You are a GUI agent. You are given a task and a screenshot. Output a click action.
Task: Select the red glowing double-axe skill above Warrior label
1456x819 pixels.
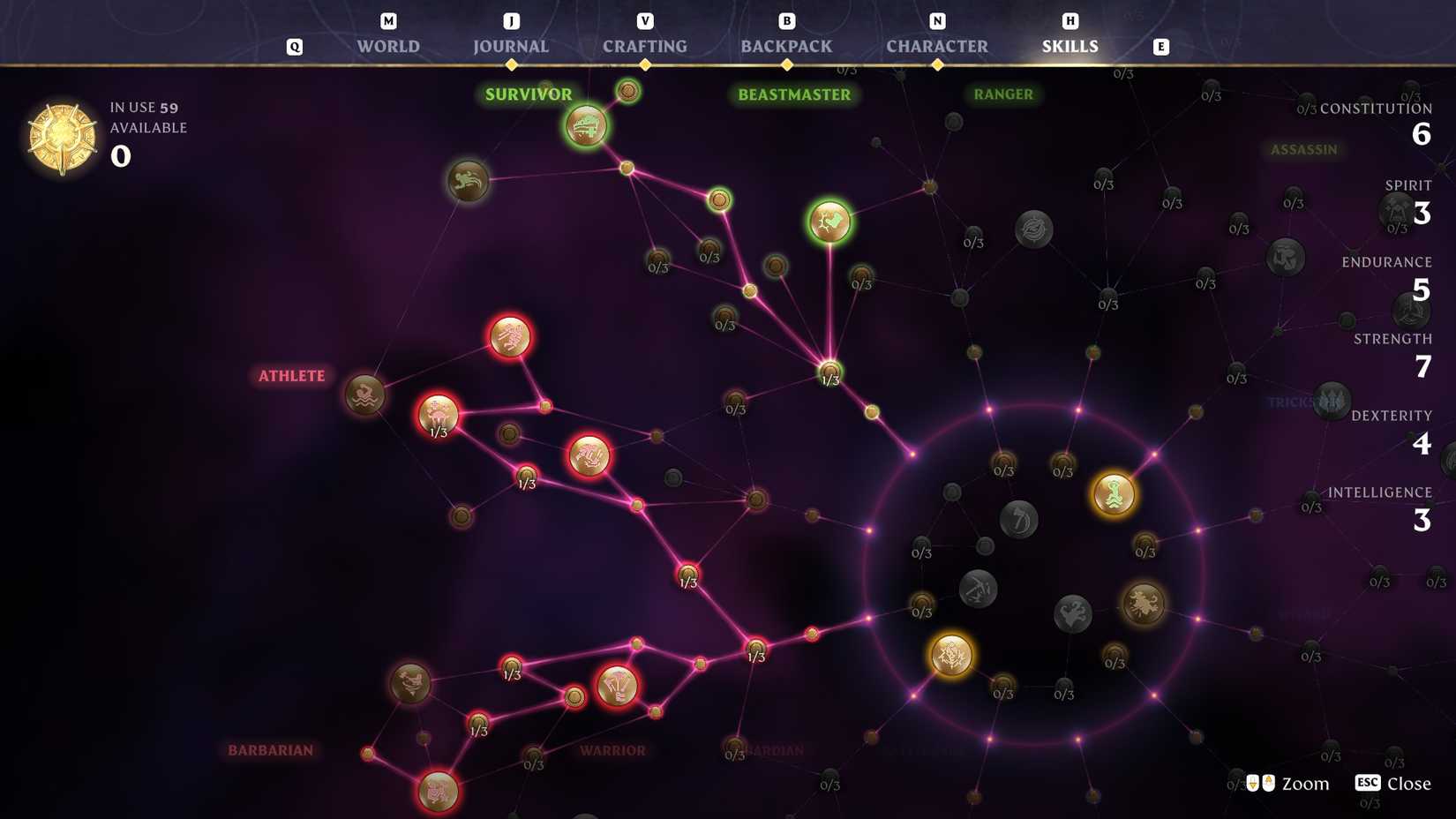point(618,690)
